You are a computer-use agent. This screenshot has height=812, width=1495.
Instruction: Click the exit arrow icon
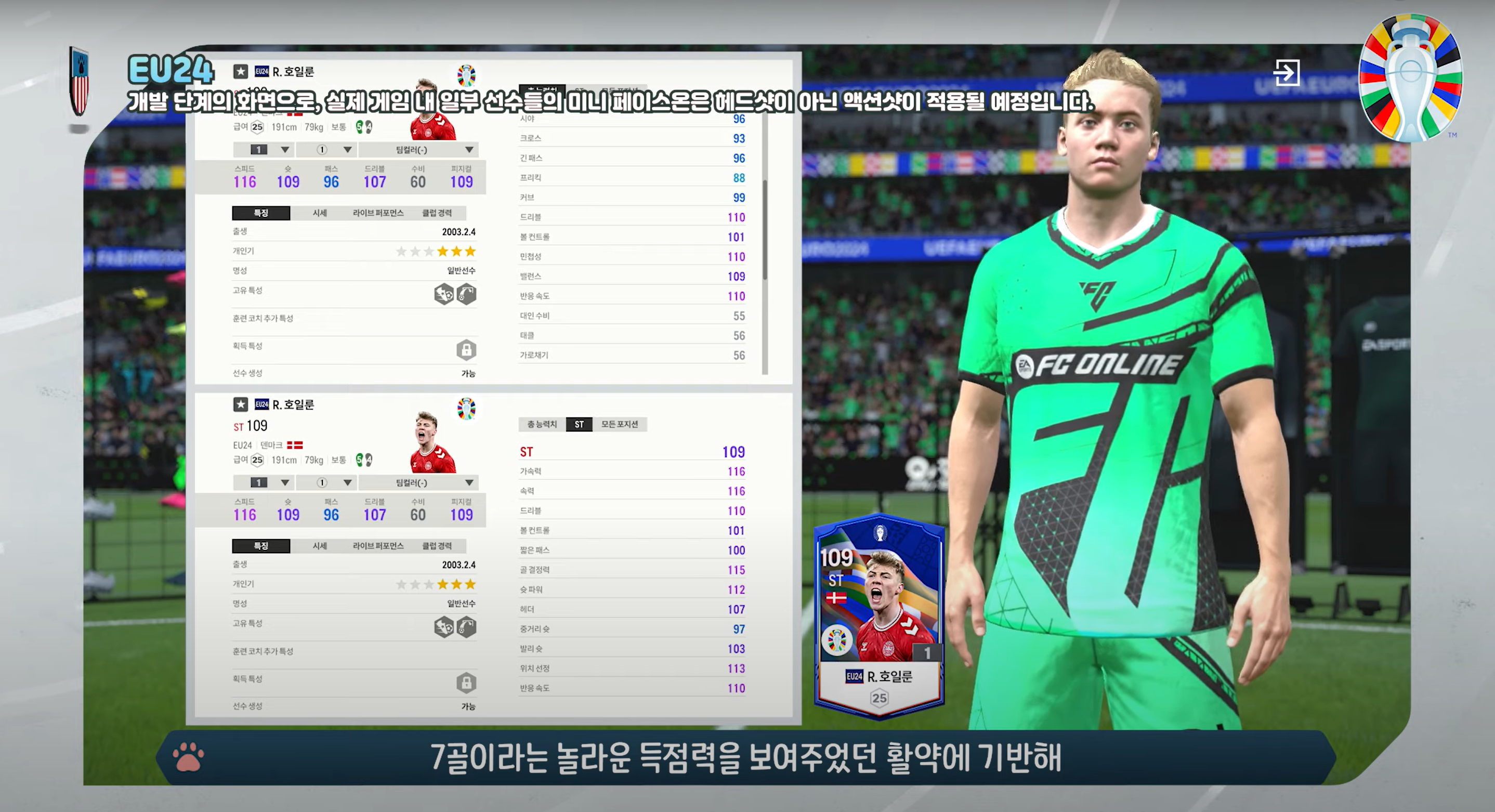click(x=1286, y=73)
